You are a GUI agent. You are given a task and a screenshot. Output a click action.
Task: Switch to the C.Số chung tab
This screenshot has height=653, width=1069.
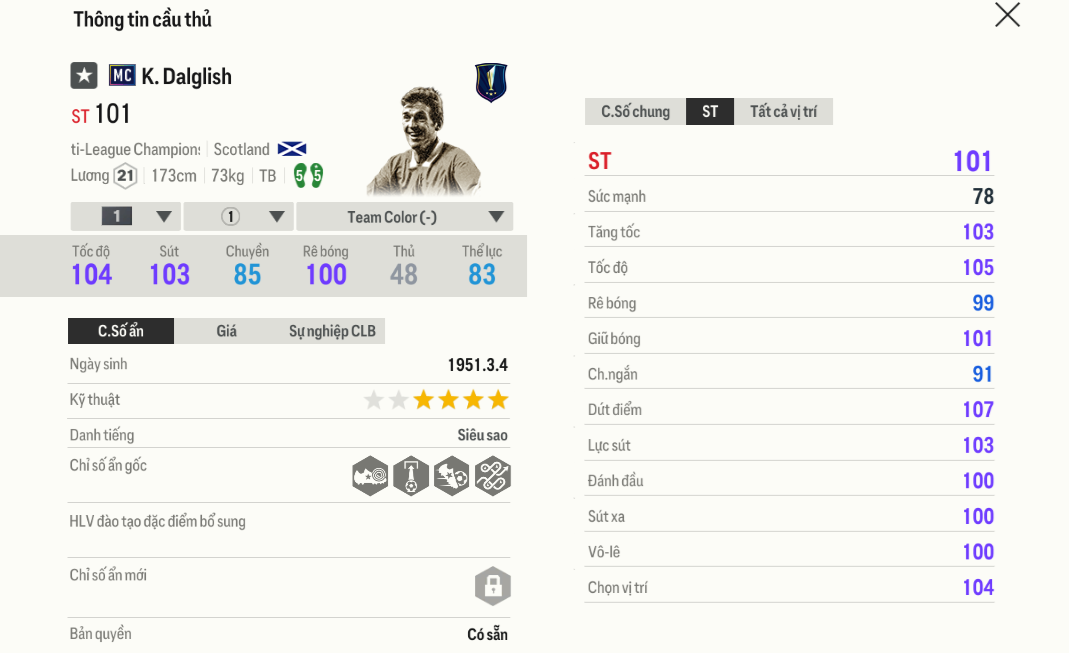pos(635,112)
